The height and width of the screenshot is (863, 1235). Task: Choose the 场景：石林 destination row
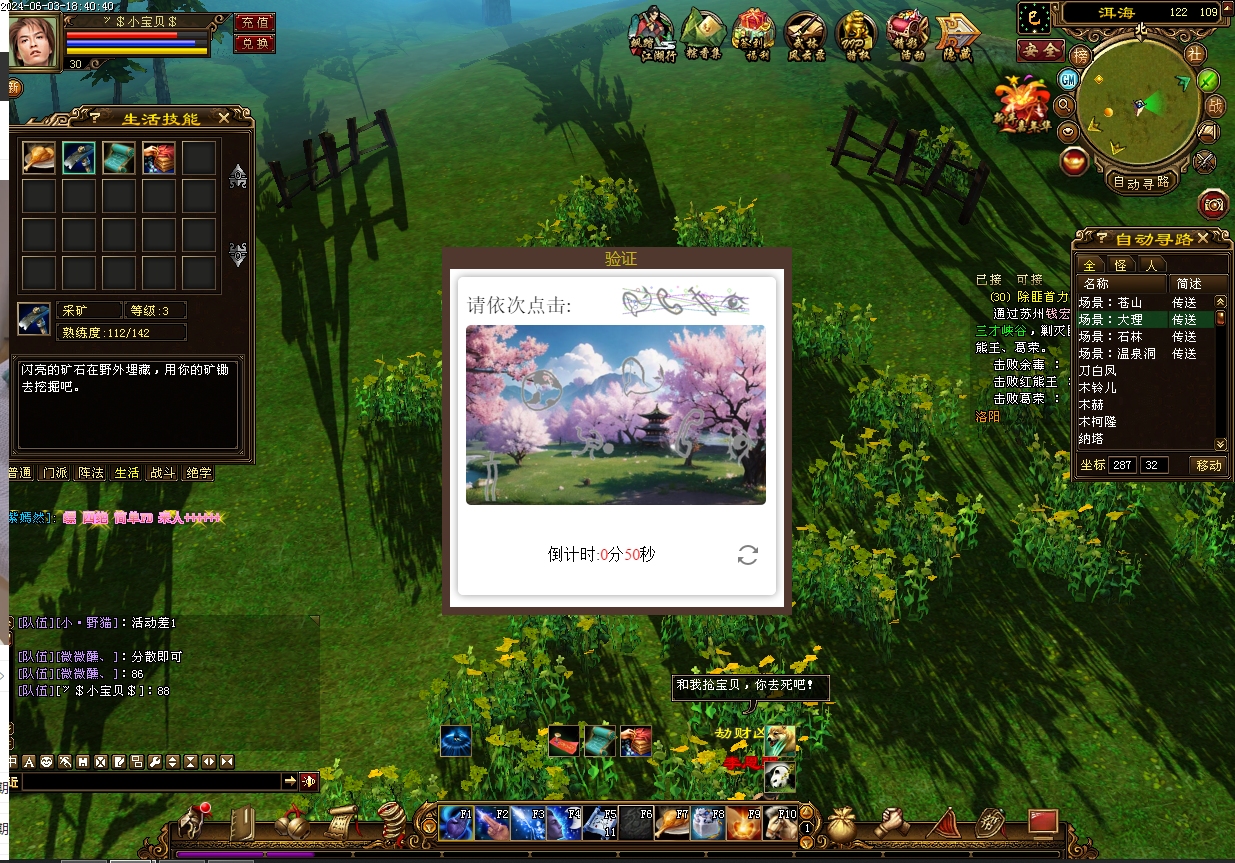point(1110,336)
